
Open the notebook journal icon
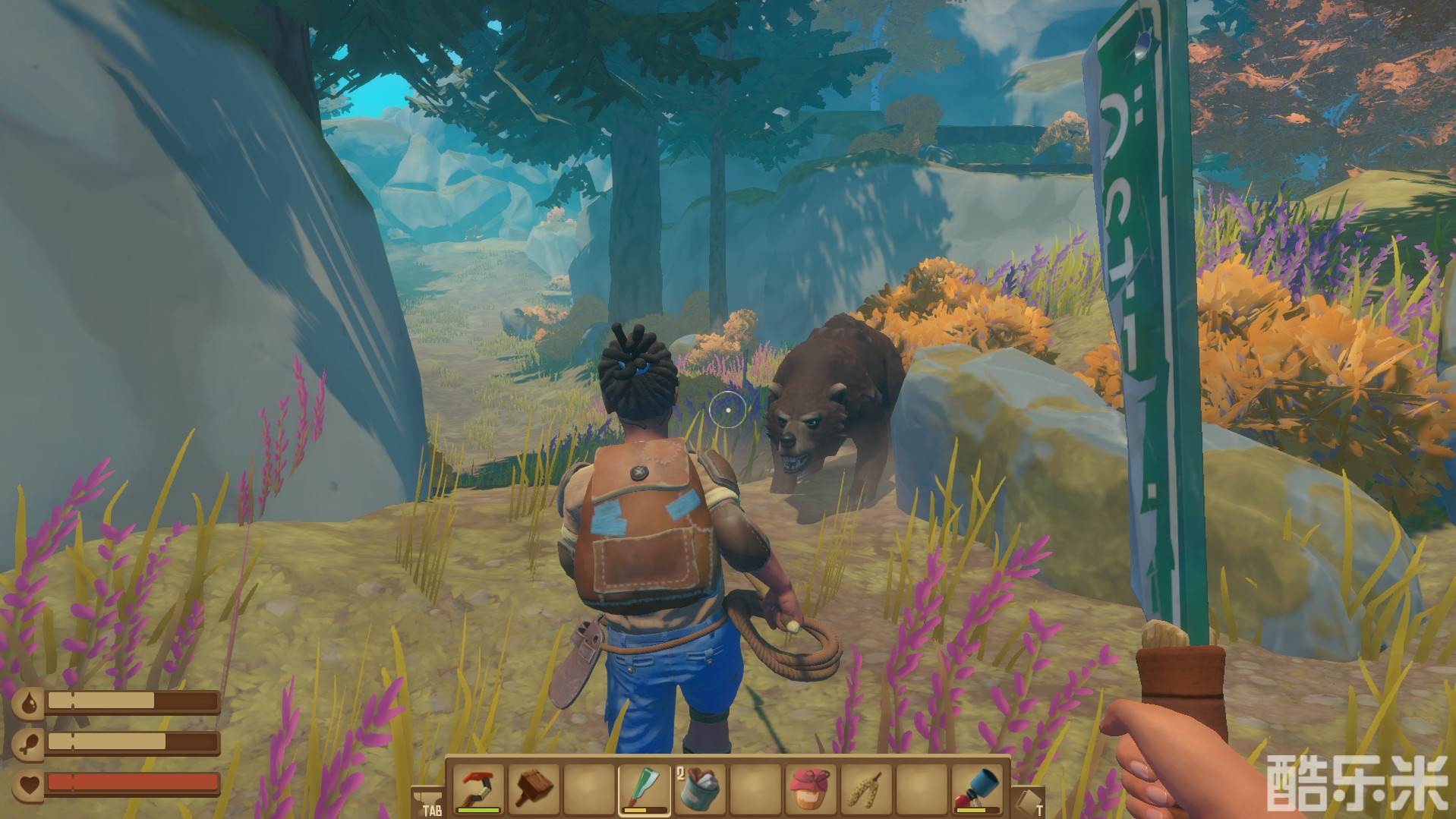click(1029, 801)
